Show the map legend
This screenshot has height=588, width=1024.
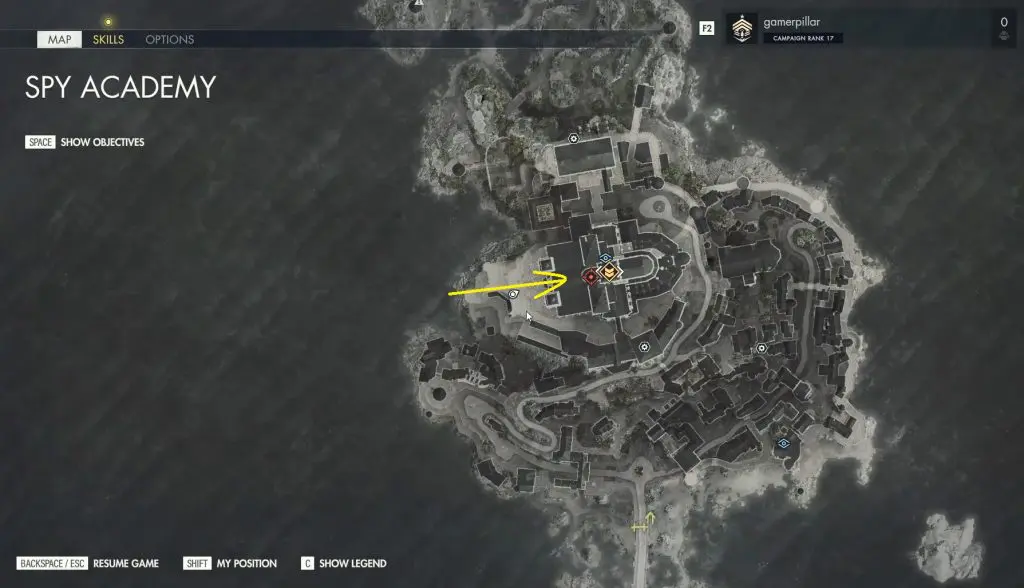click(344, 563)
